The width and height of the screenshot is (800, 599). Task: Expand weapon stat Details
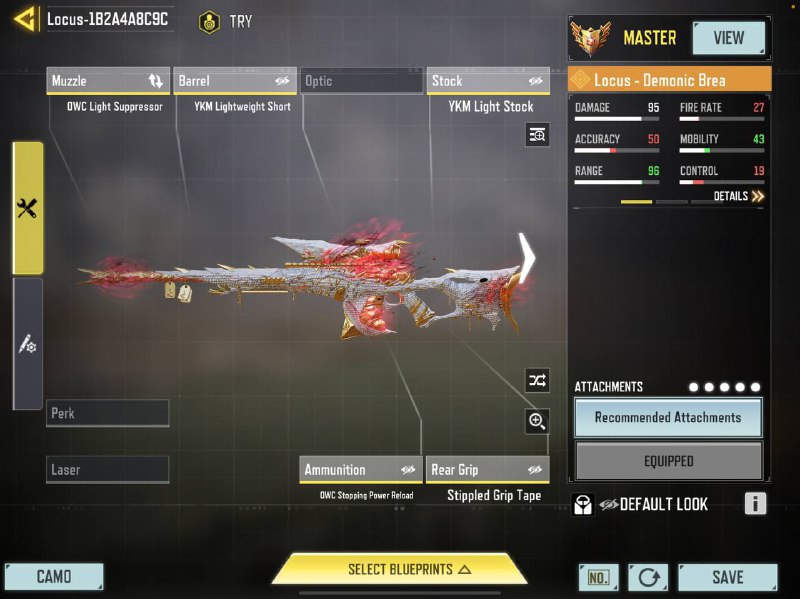pos(739,197)
